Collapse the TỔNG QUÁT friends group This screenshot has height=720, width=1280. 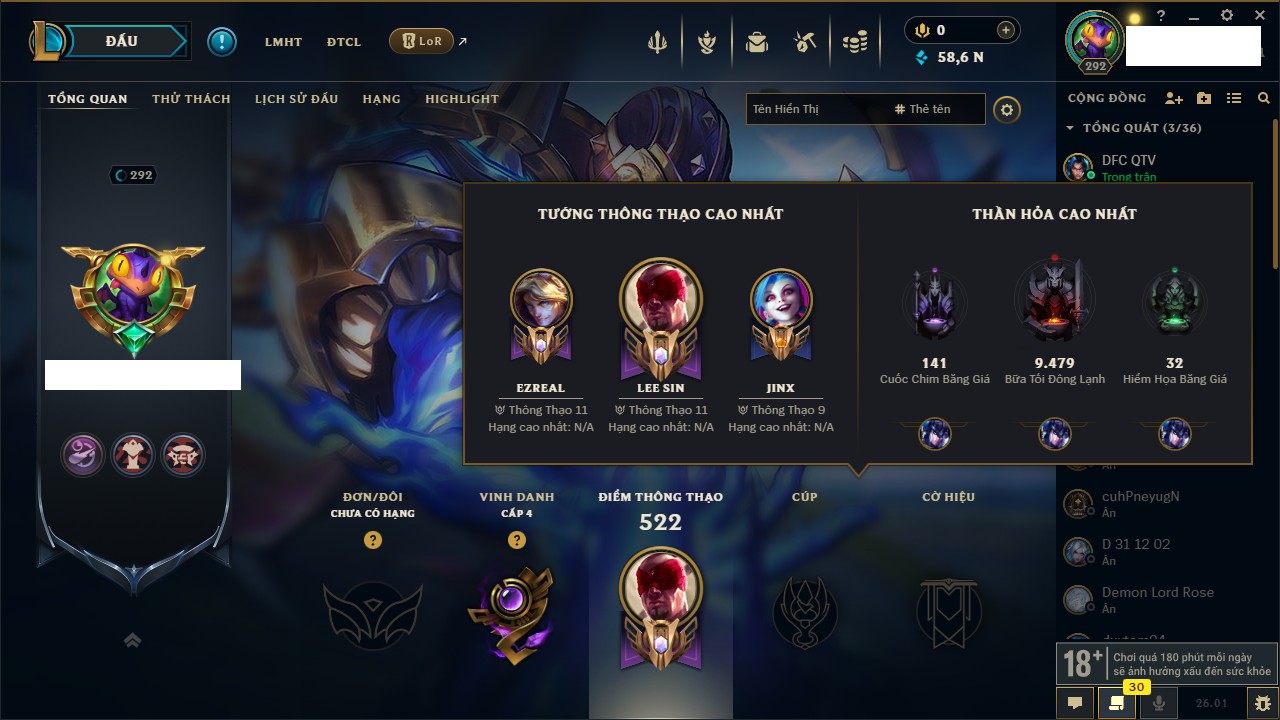tap(1070, 128)
